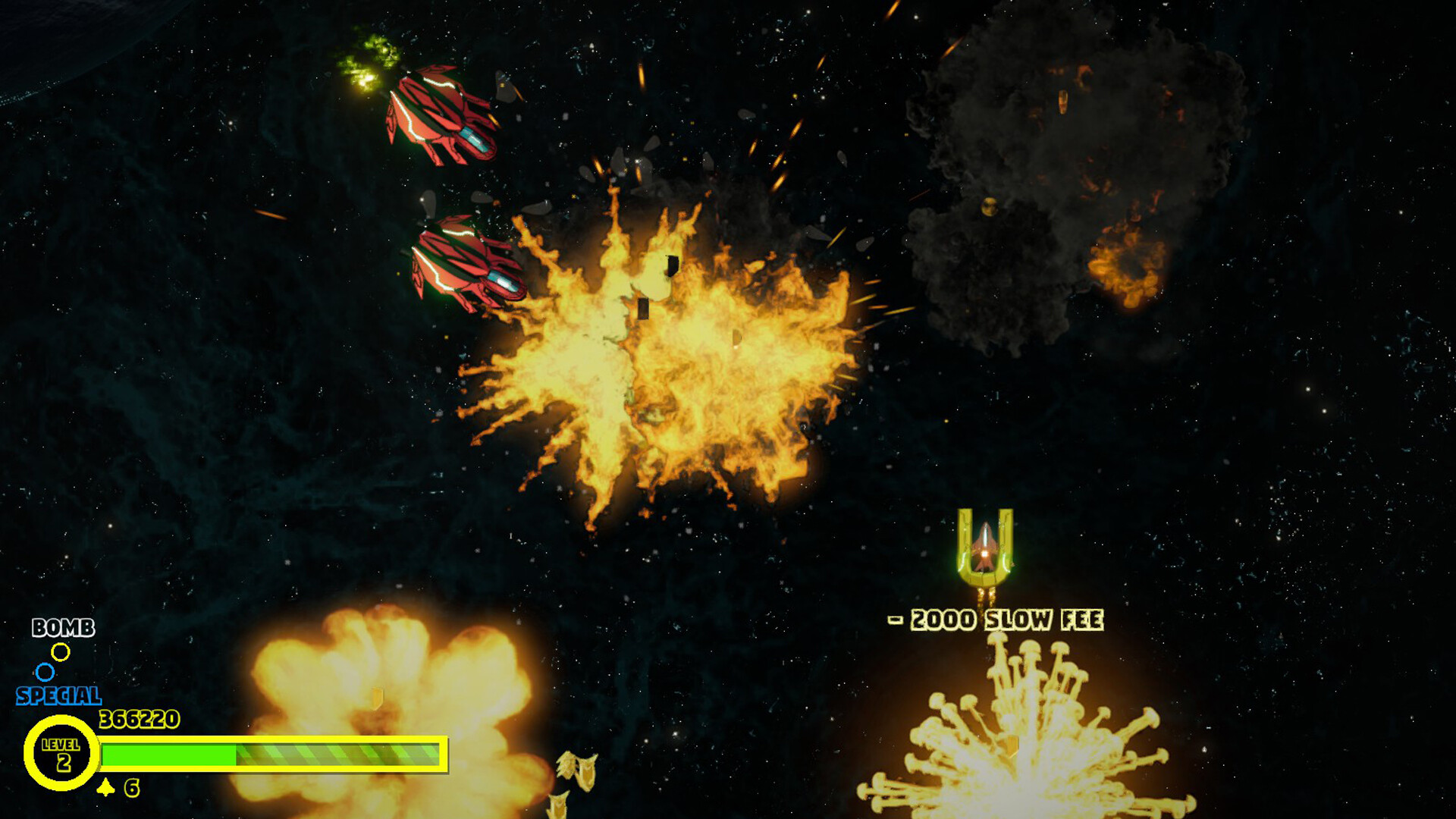
Task: Click the yellow BOMB circle indicator
Action: (61, 651)
